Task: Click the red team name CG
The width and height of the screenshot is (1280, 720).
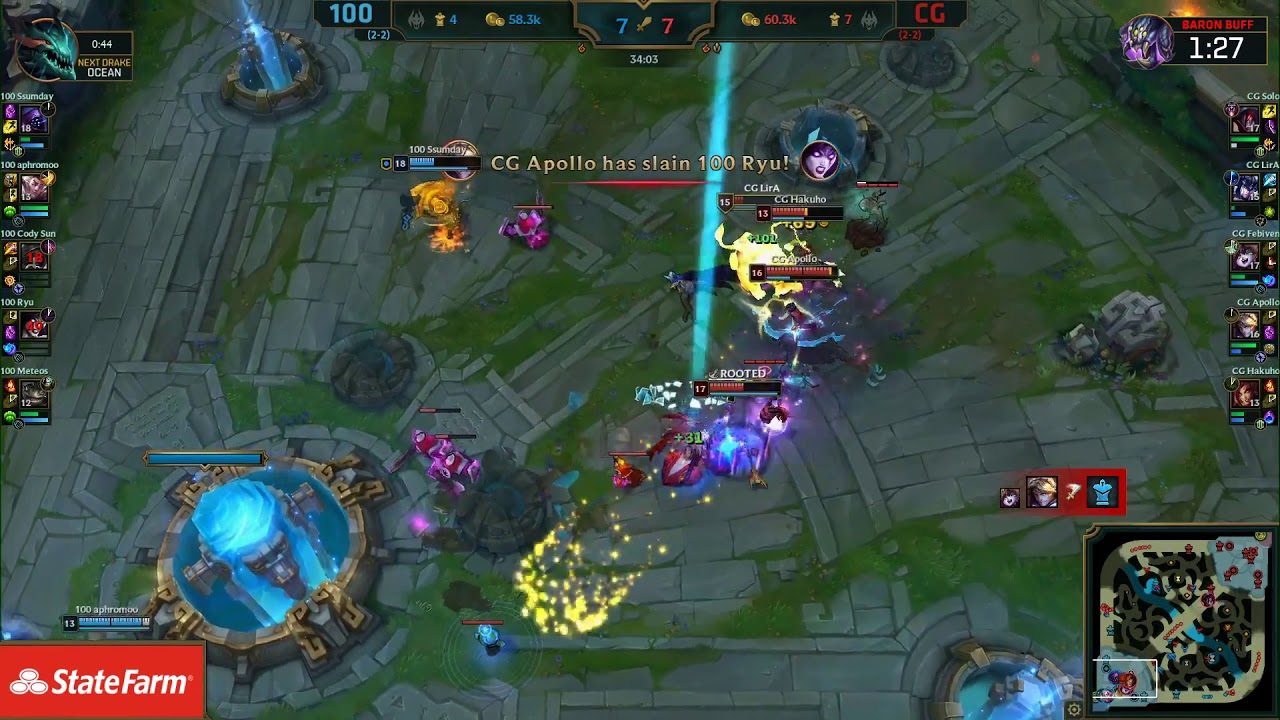Action: [x=931, y=15]
